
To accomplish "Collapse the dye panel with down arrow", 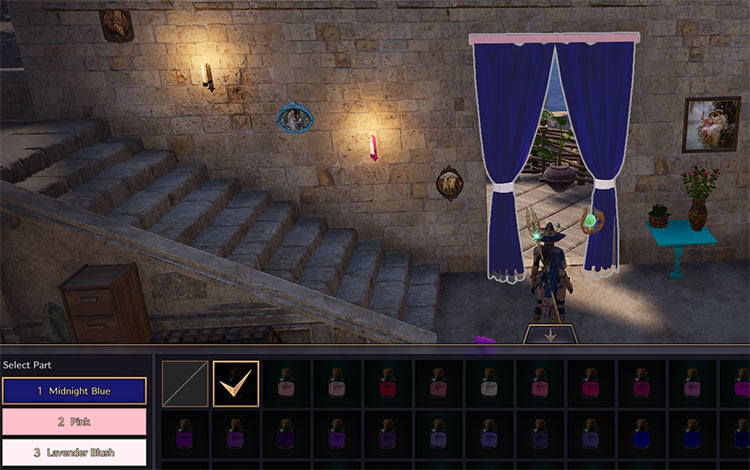I will pos(549,336).
